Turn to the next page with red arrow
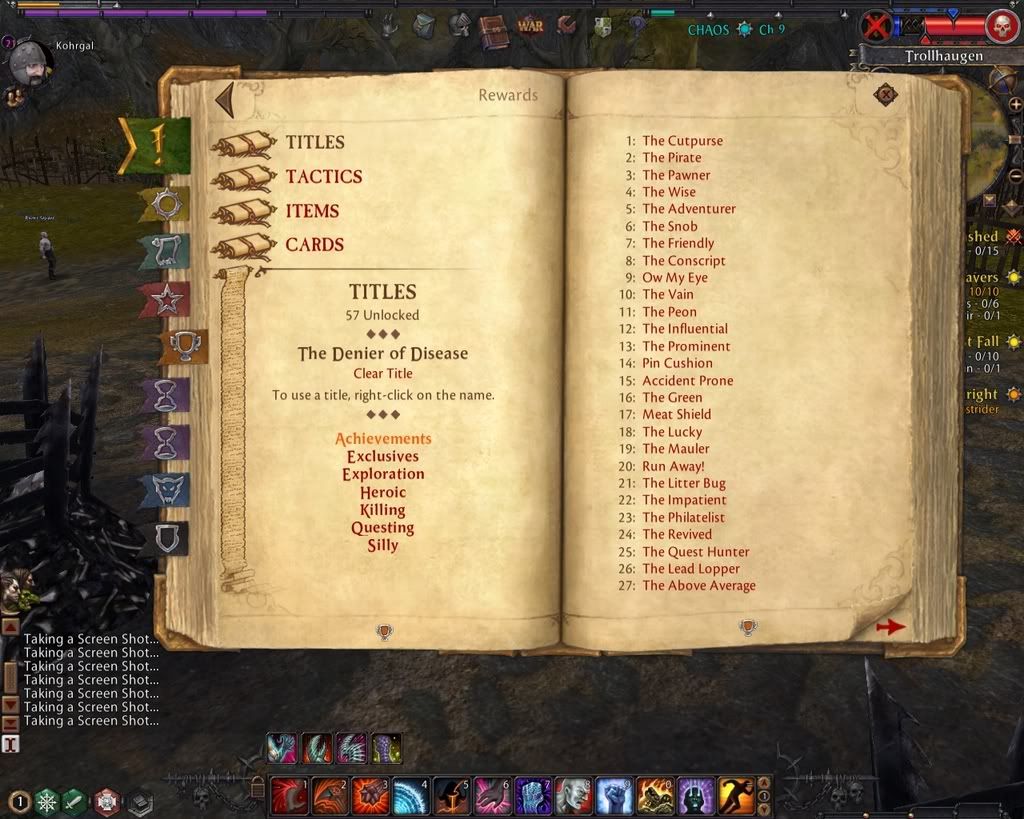This screenshot has width=1024, height=819. click(x=890, y=627)
